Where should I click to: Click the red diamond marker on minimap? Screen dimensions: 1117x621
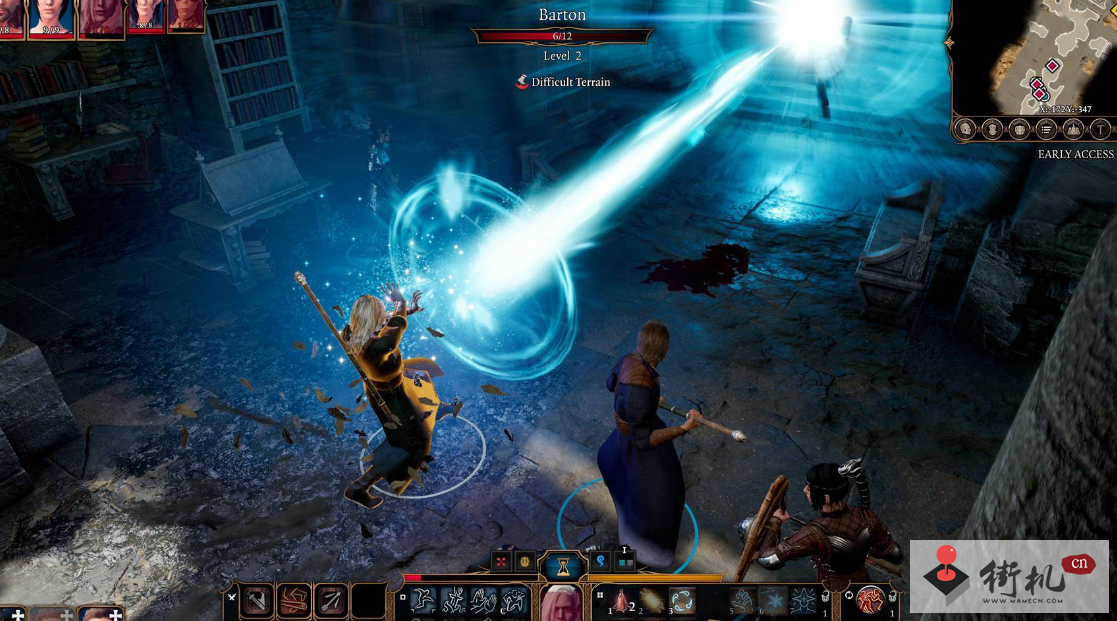(x=1051, y=66)
